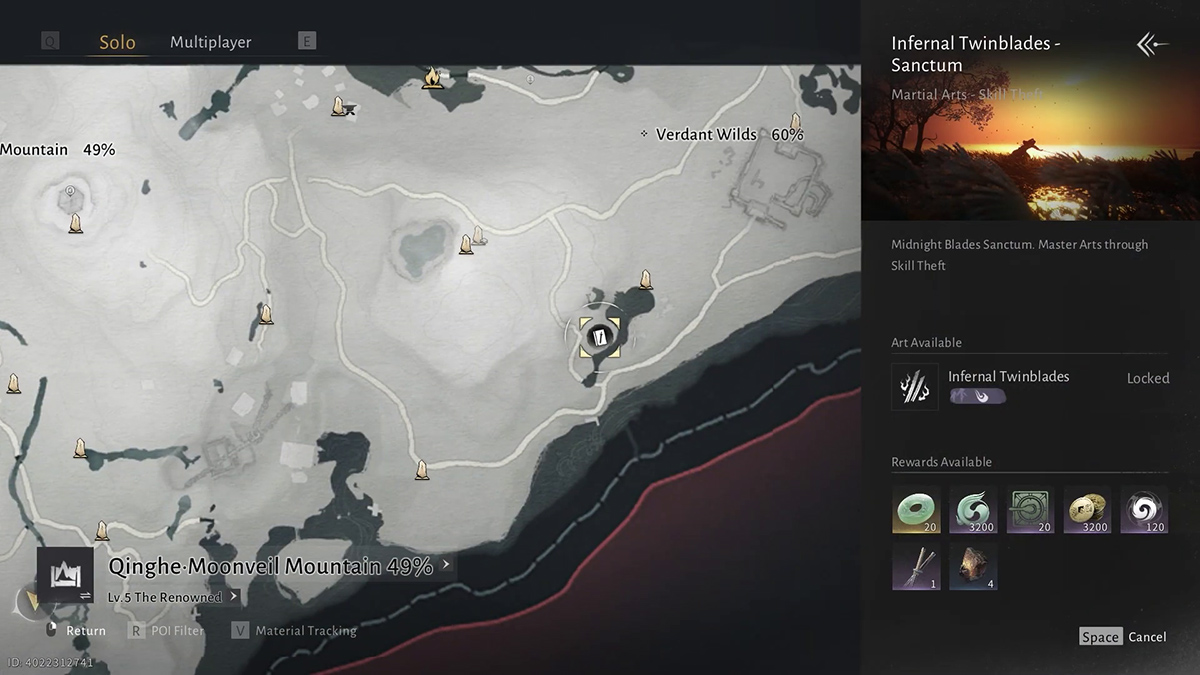The image size is (1200, 675).
Task: View the green square token reward
Action: coord(1031,510)
